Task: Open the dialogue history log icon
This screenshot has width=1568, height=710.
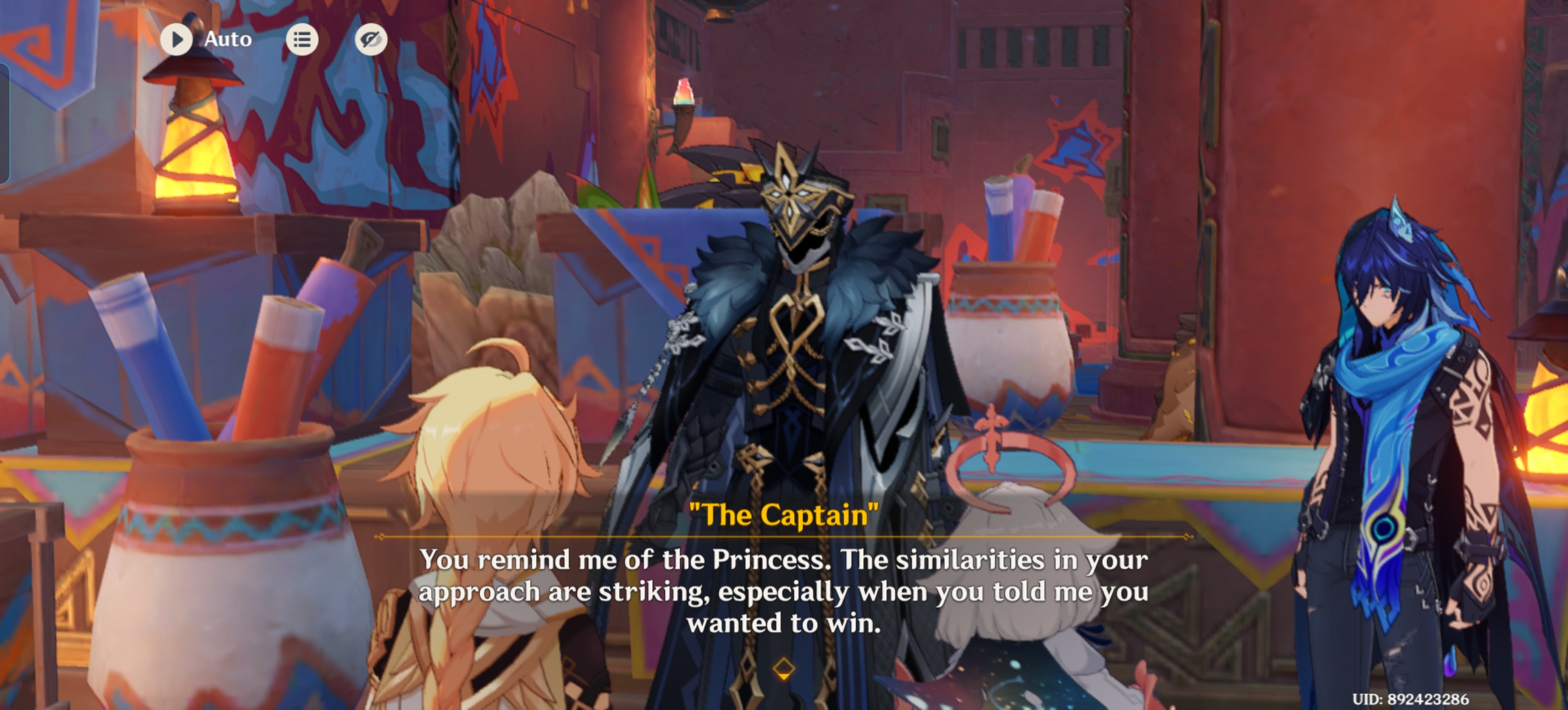Action: pos(302,39)
